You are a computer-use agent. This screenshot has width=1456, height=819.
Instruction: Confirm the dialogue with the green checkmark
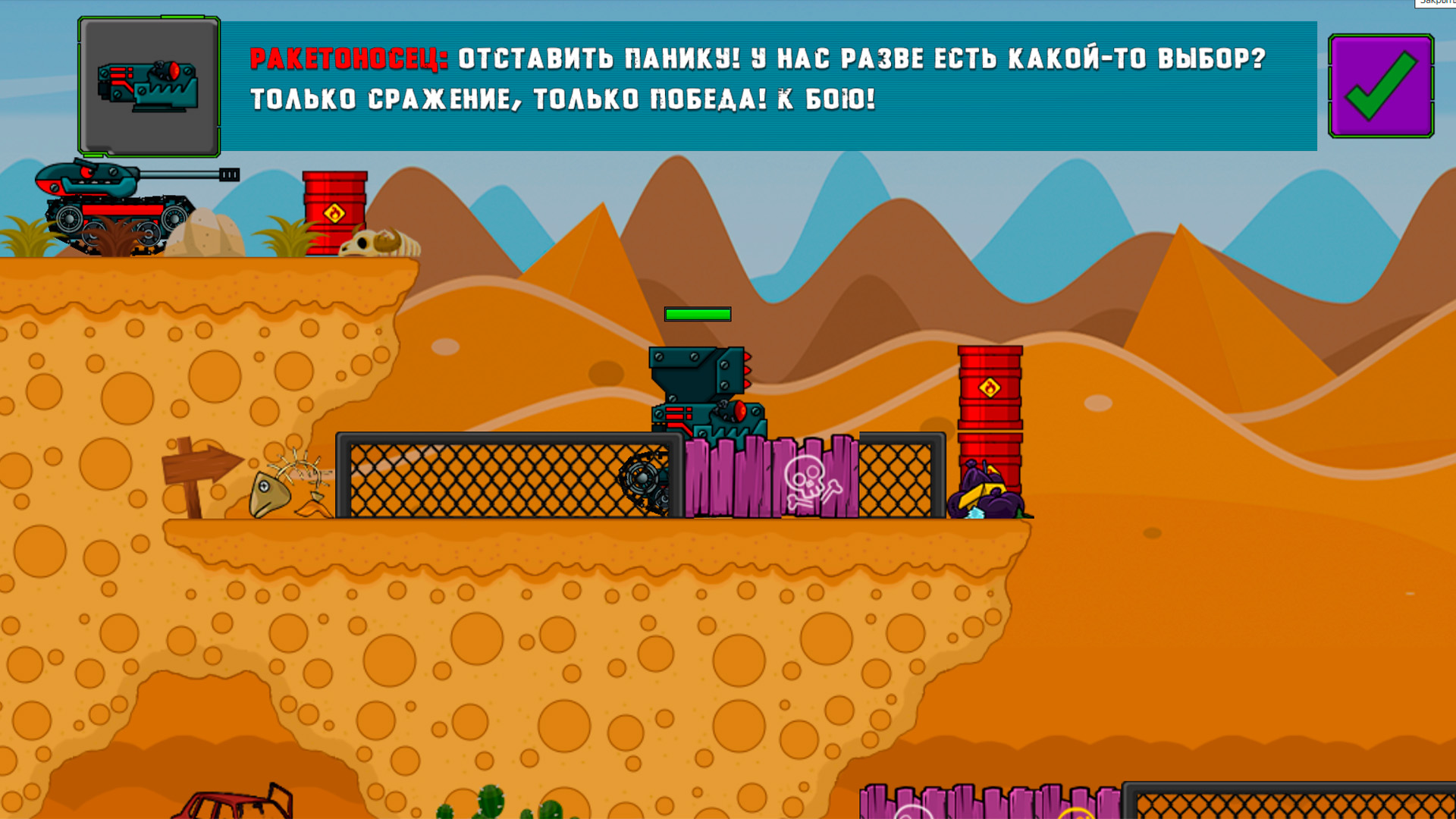(x=1380, y=86)
